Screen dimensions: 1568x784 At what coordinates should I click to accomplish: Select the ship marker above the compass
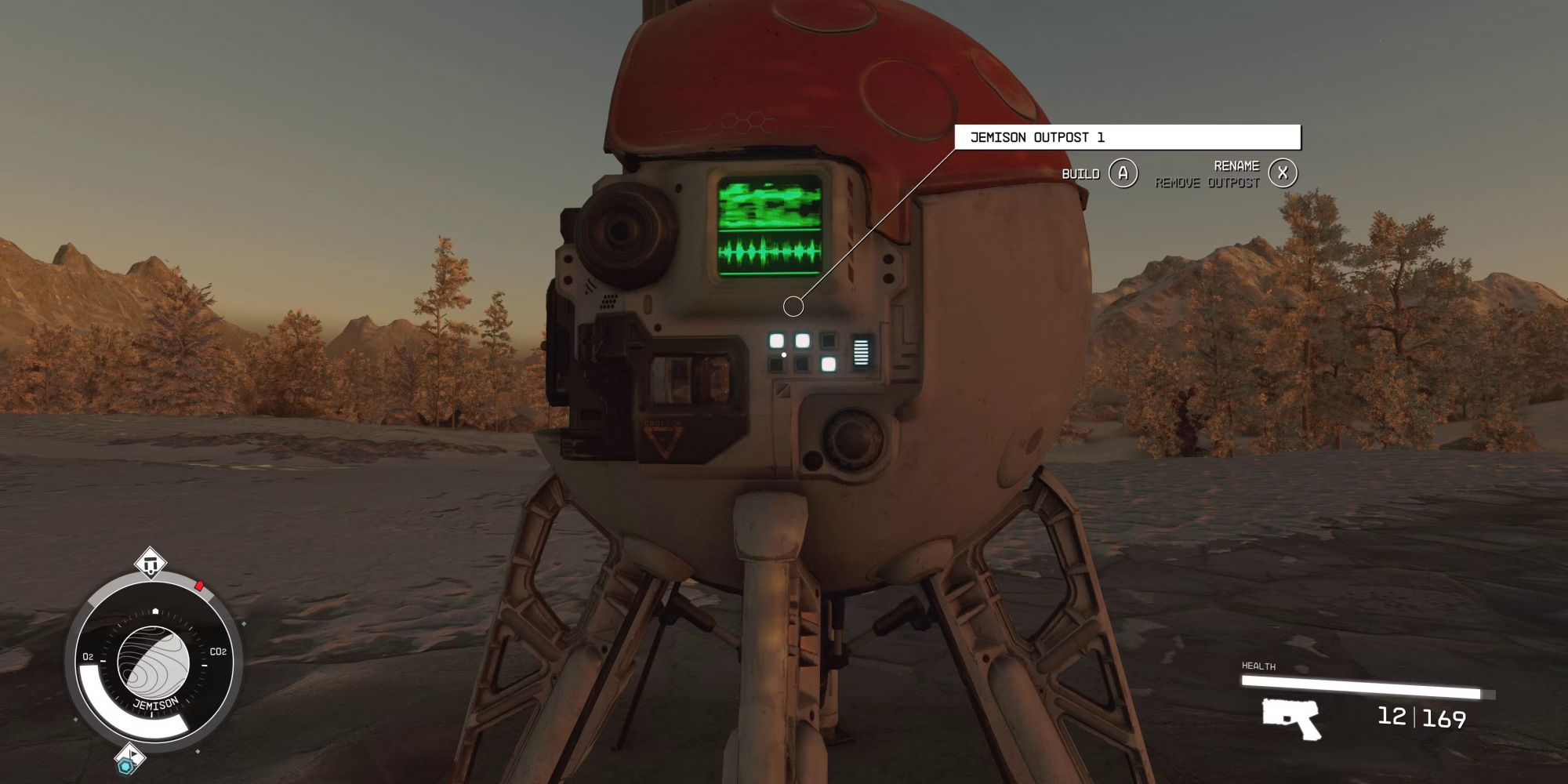tap(151, 564)
